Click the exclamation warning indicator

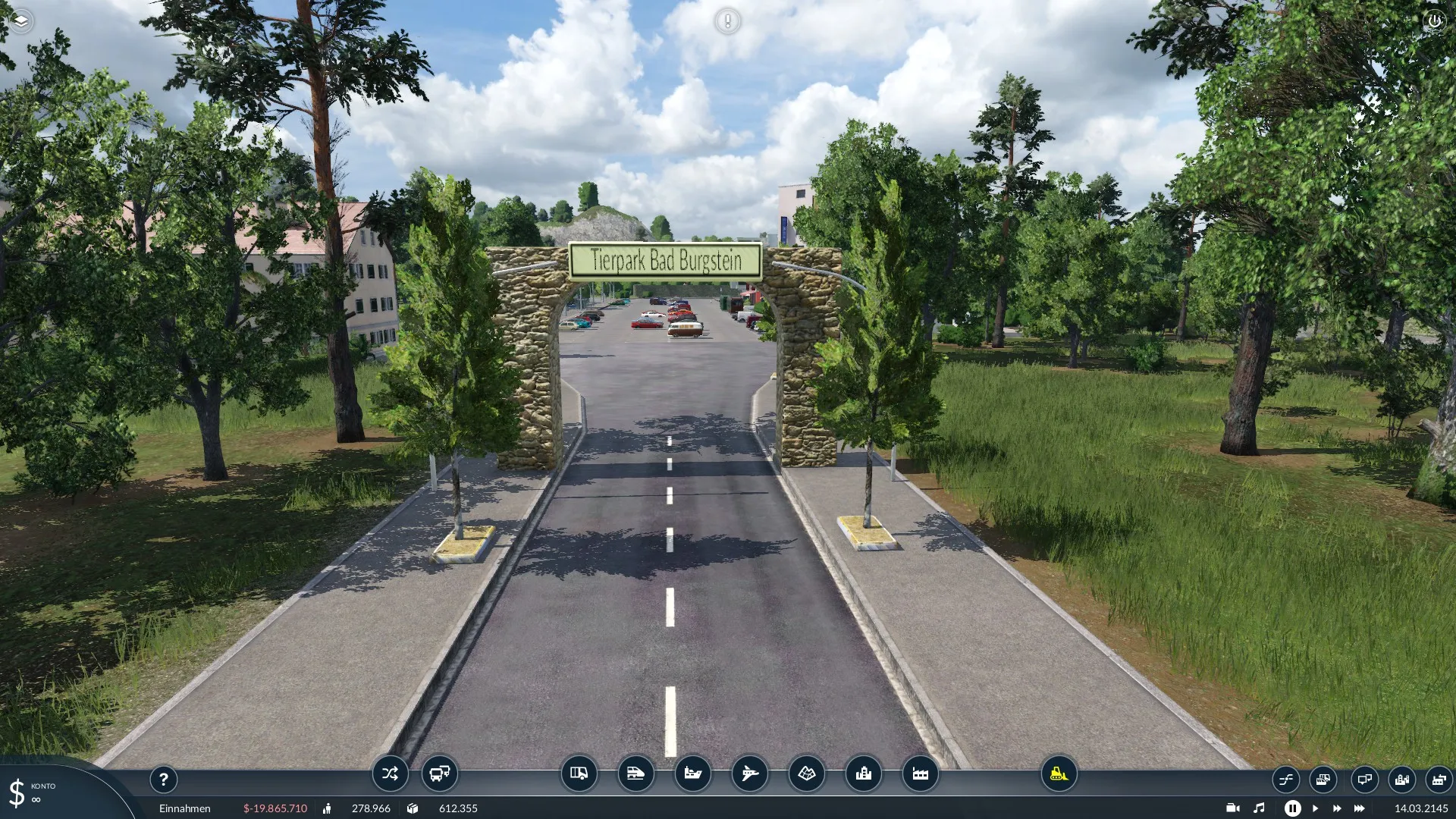pyautogui.click(x=727, y=20)
